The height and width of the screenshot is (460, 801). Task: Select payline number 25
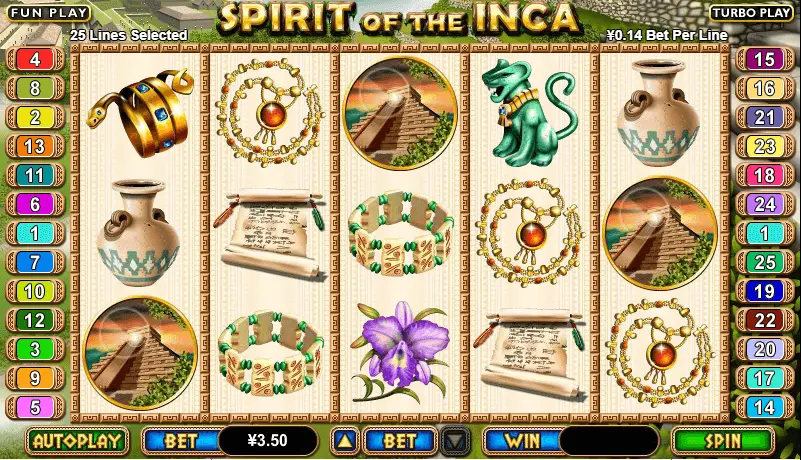point(765,263)
